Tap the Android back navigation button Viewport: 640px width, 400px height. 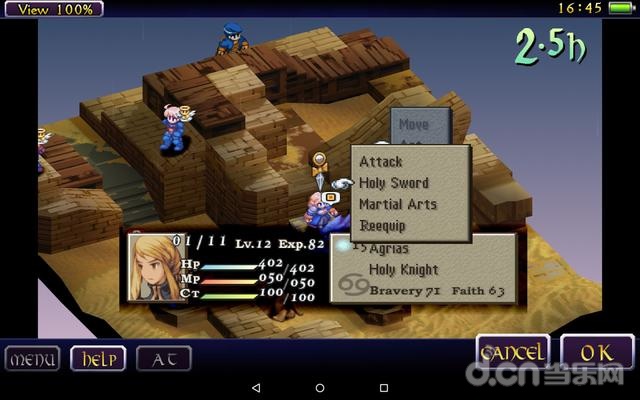pyautogui.click(x=255, y=387)
